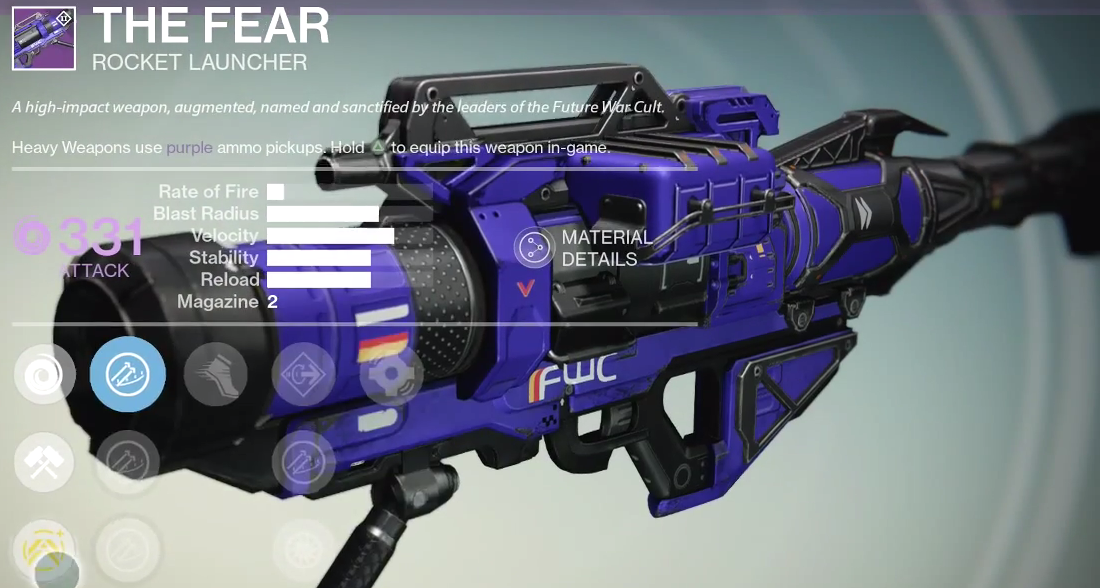
Task: Select the void spiral damage perk
Action: pyautogui.click(x=45, y=374)
